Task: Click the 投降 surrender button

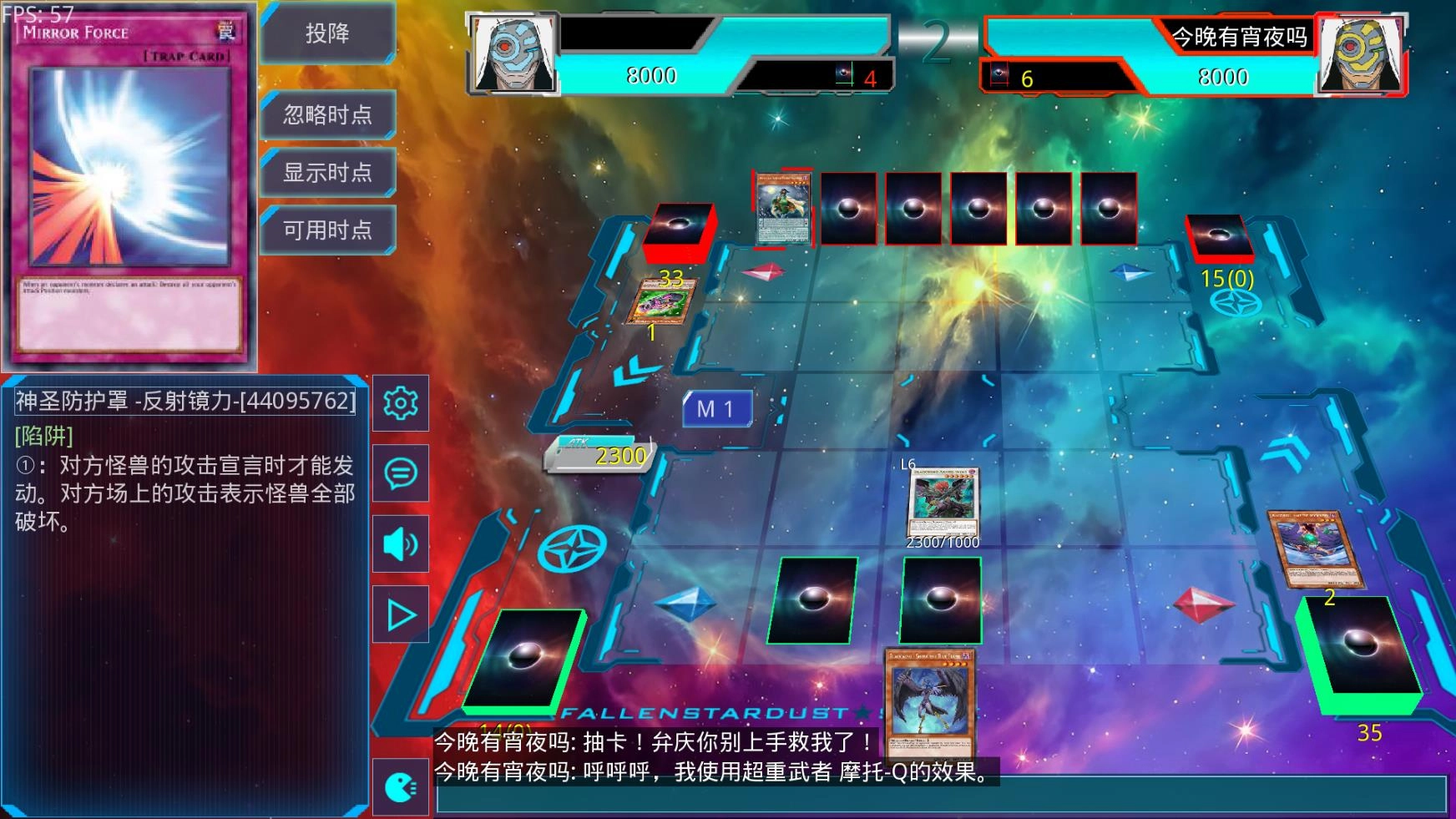Action: click(x=327, y=35)
